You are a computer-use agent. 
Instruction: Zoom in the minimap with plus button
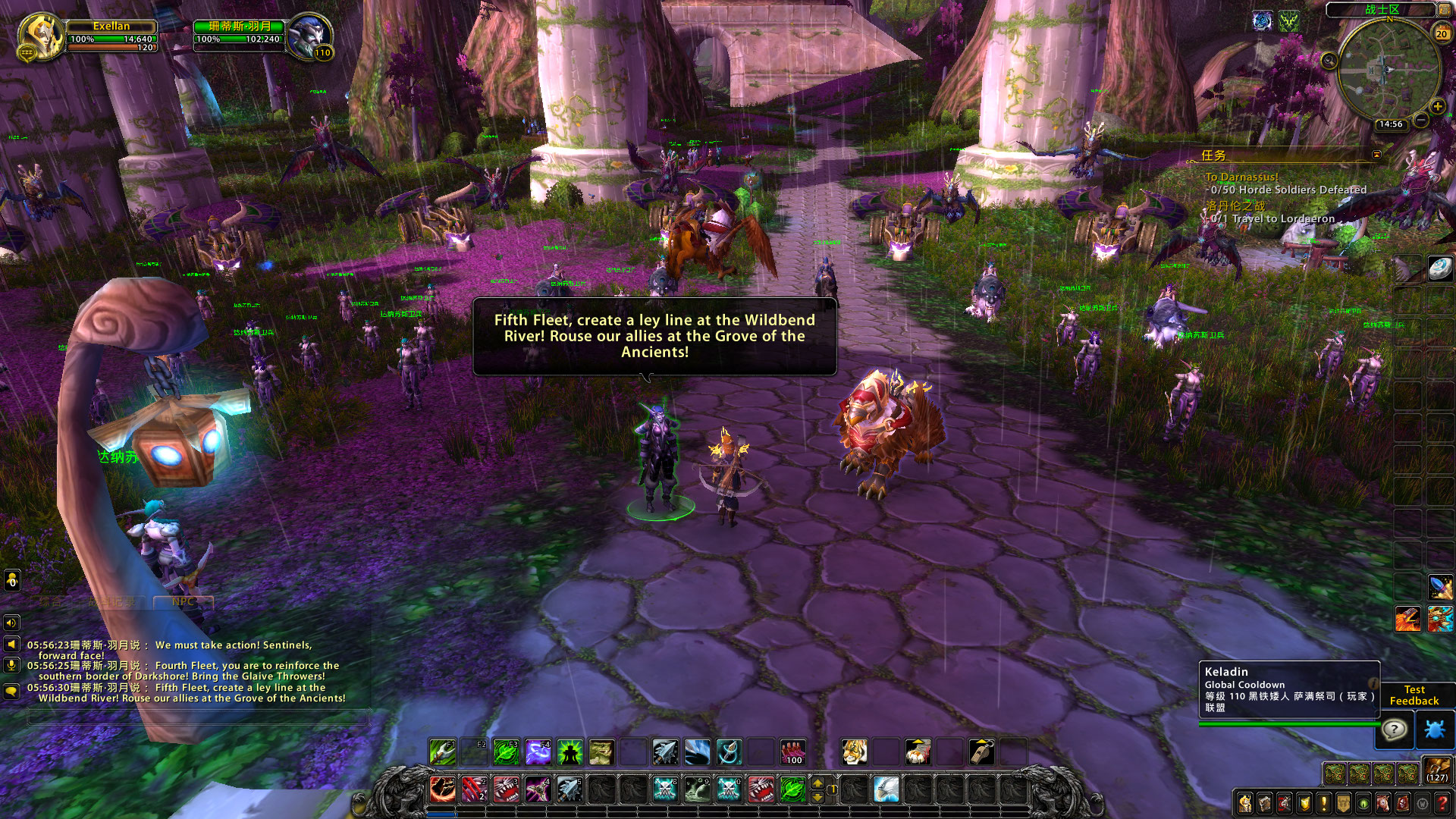point(1437,107)
